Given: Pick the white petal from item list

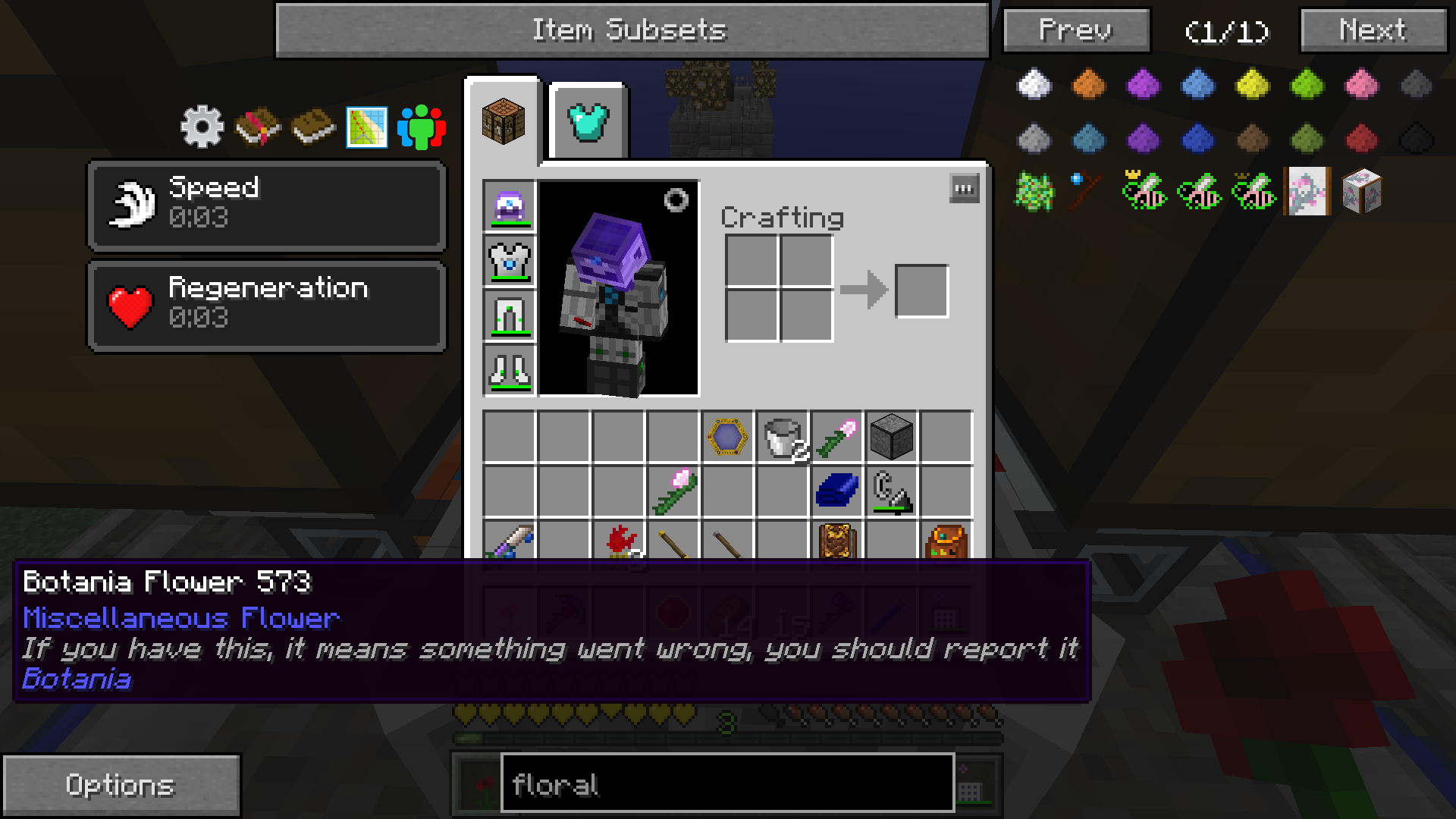Looking at the screenshot, I should tap(1034, 84).
